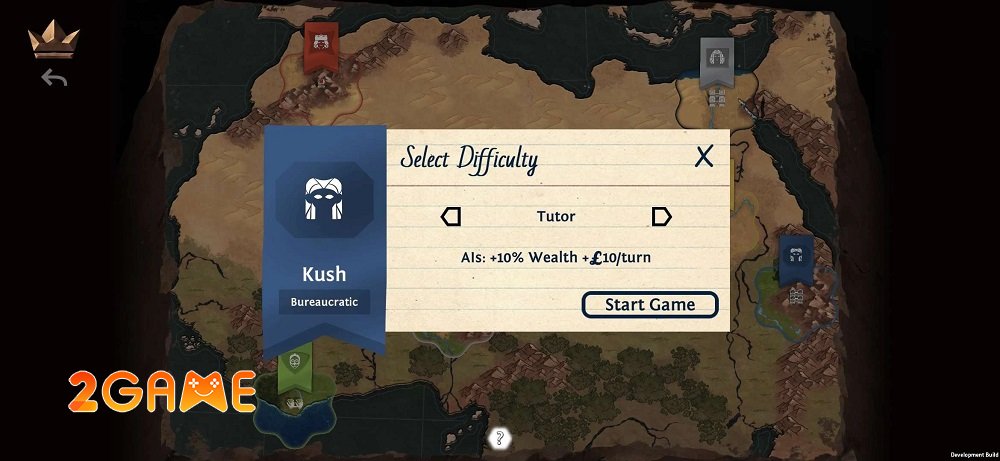Screen dimensions: 1000x461
Task: Pick the dark blue faction banner
Action: tap(796, 255)
